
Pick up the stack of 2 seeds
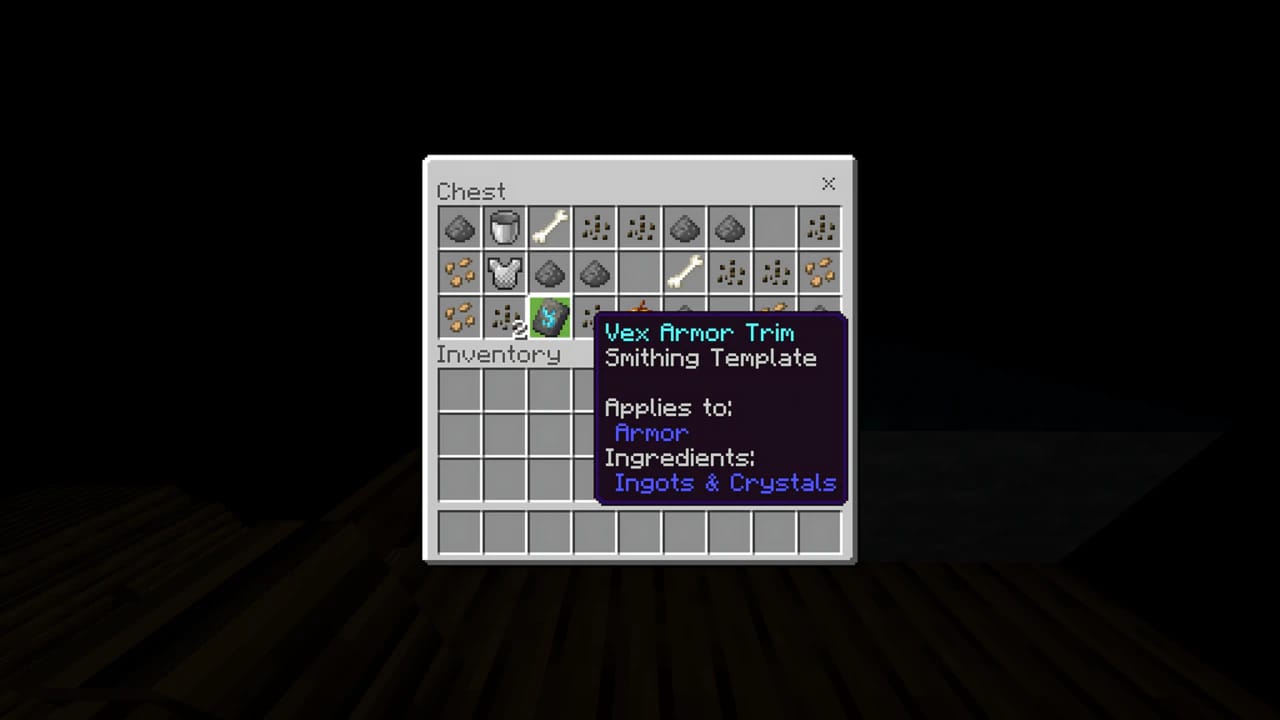[x=504, y=318]
